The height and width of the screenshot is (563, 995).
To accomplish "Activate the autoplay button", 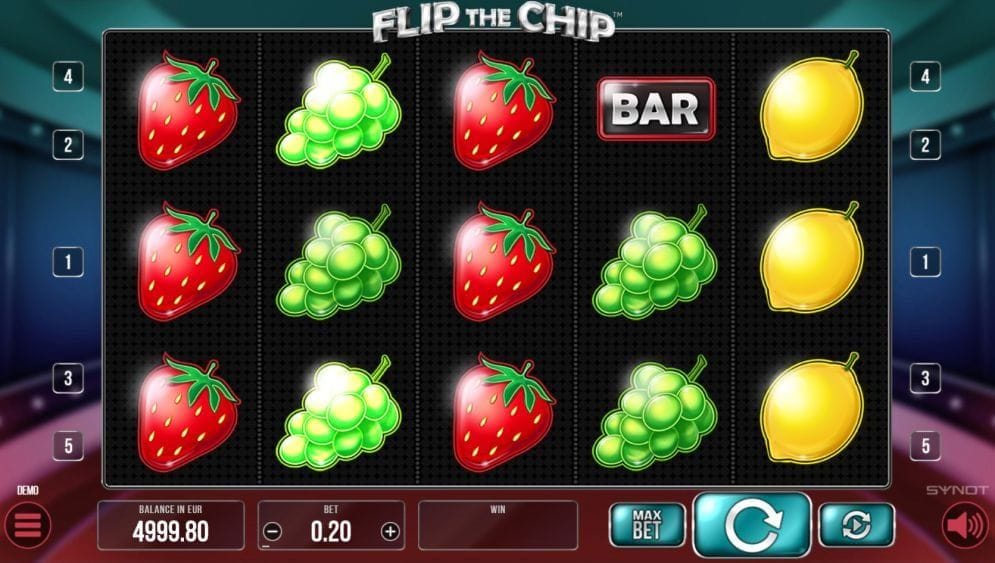I will [856, 525].
